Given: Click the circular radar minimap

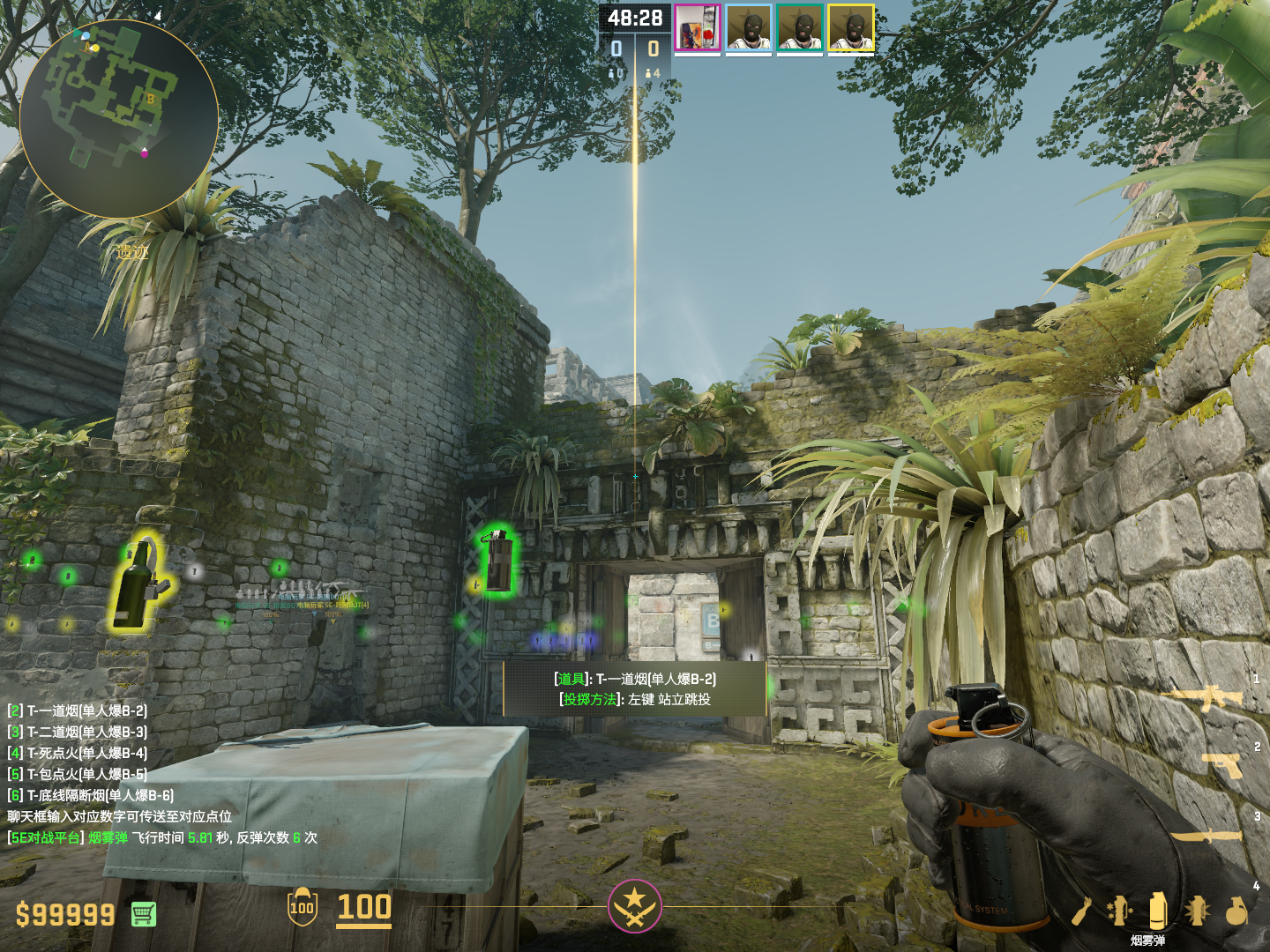Looking at the screenshot, I should click(118, 118).
